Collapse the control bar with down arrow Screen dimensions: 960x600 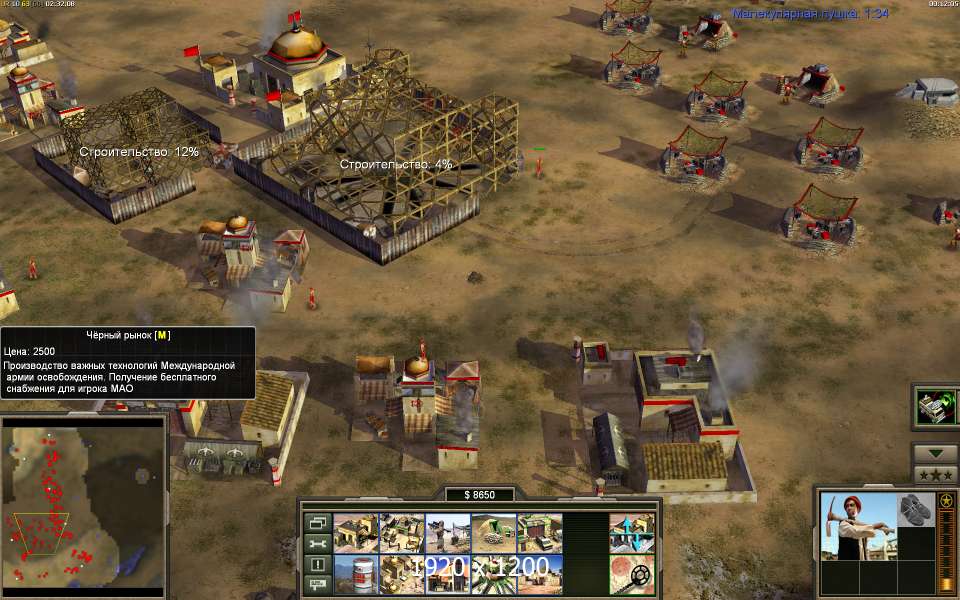pyautogui.click(x=935, y=452)
